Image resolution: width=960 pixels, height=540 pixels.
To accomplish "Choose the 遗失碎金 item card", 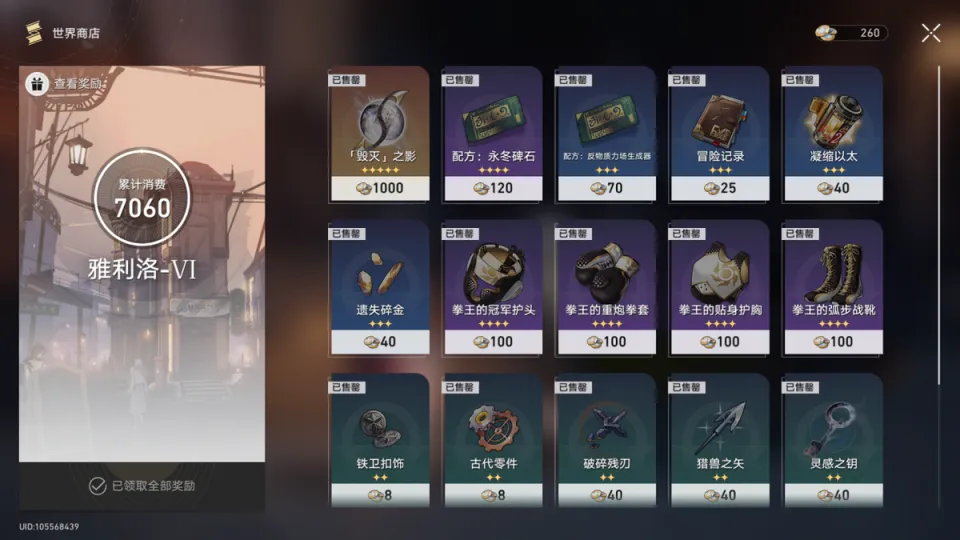I will (x=378, y=288).
